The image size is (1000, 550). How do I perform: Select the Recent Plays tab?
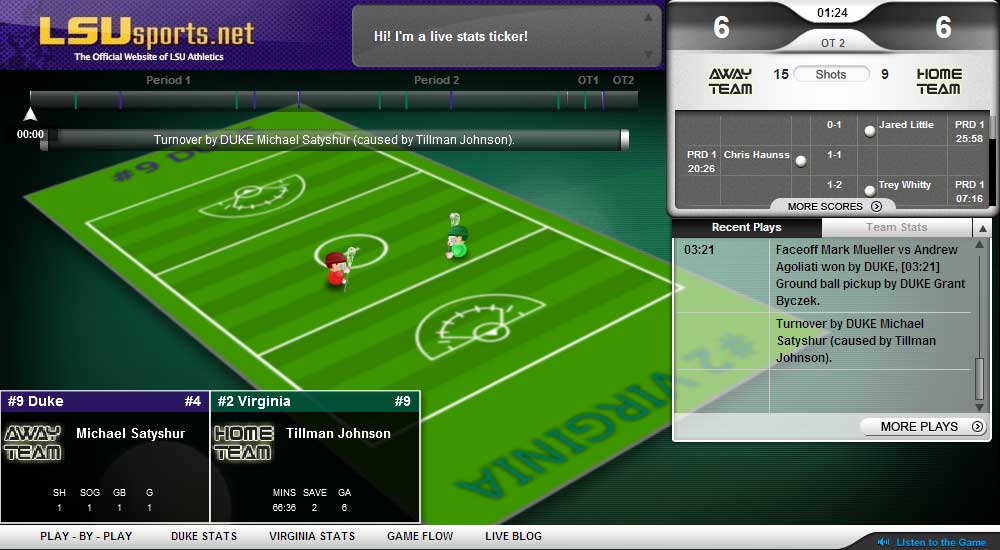pos(746,228)
